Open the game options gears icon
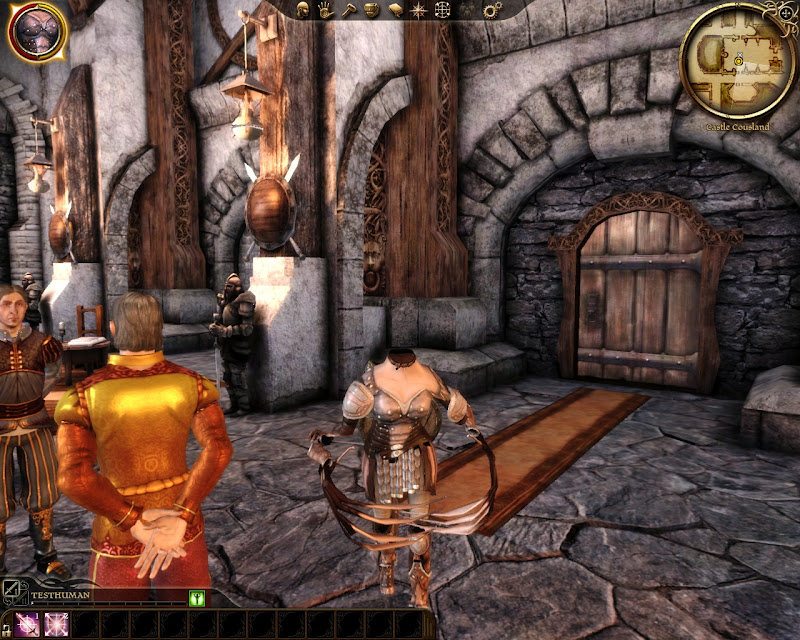The width and height of the screenshot is (800, 640). point(491,10)
